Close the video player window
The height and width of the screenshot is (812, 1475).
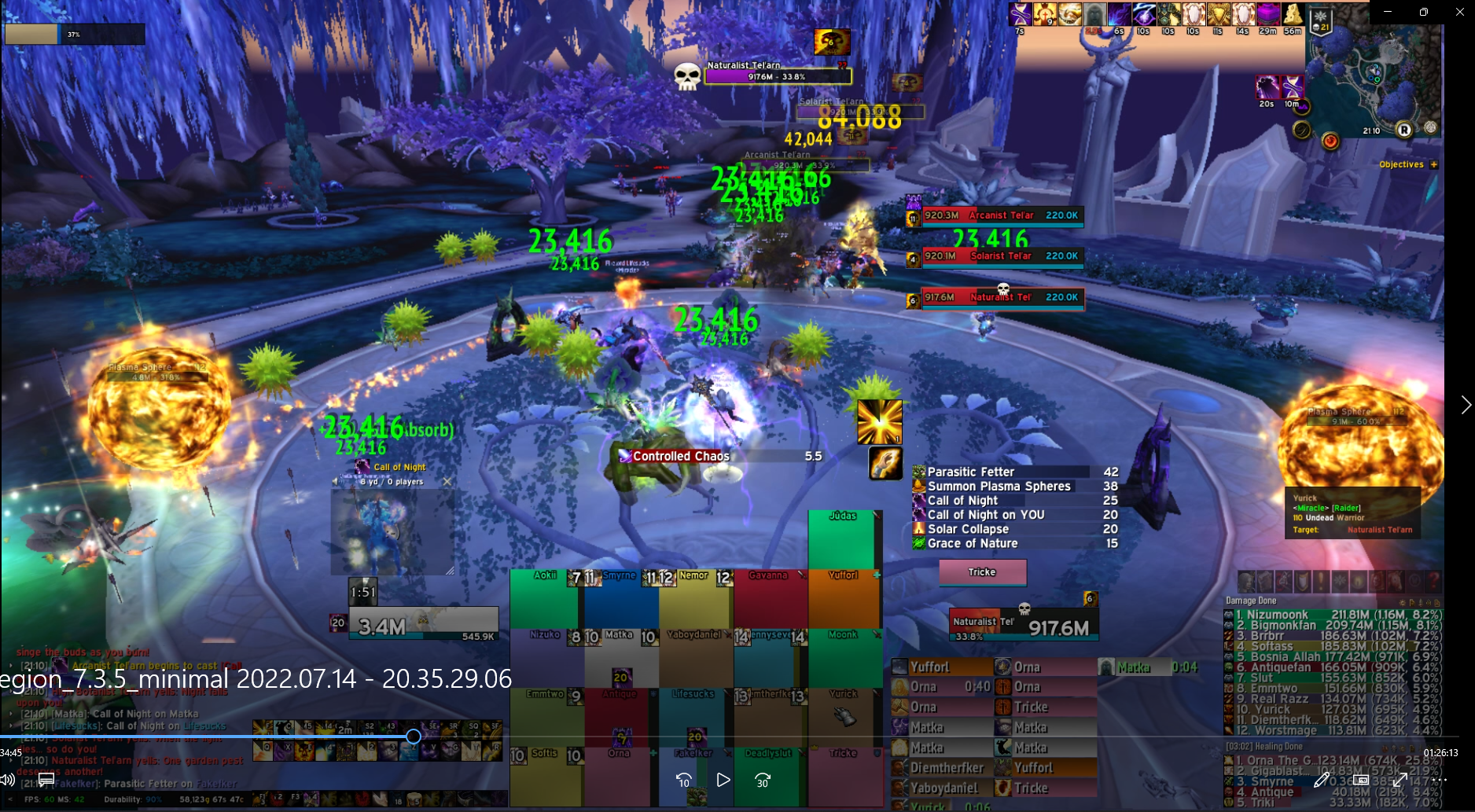click(1459, 12)
